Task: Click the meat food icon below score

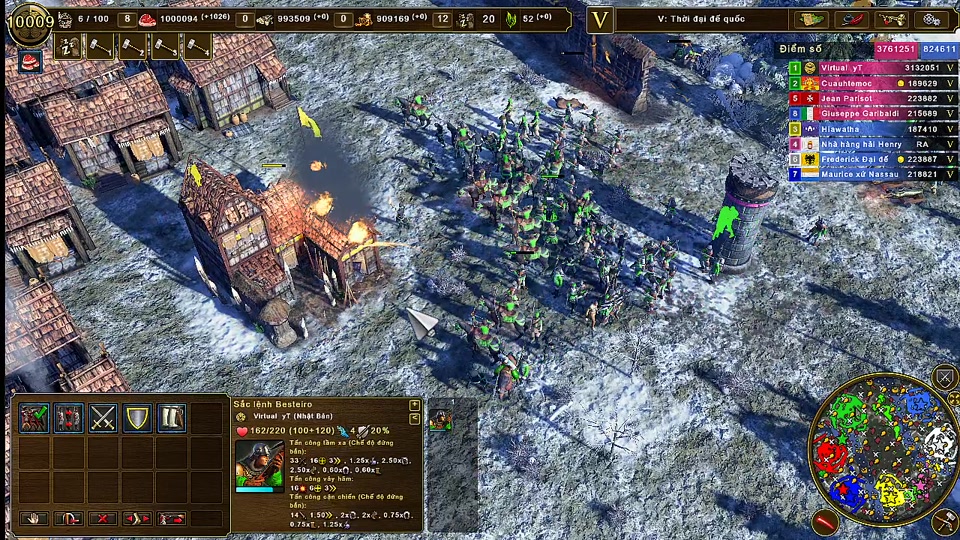Action: tap(31, 60)
